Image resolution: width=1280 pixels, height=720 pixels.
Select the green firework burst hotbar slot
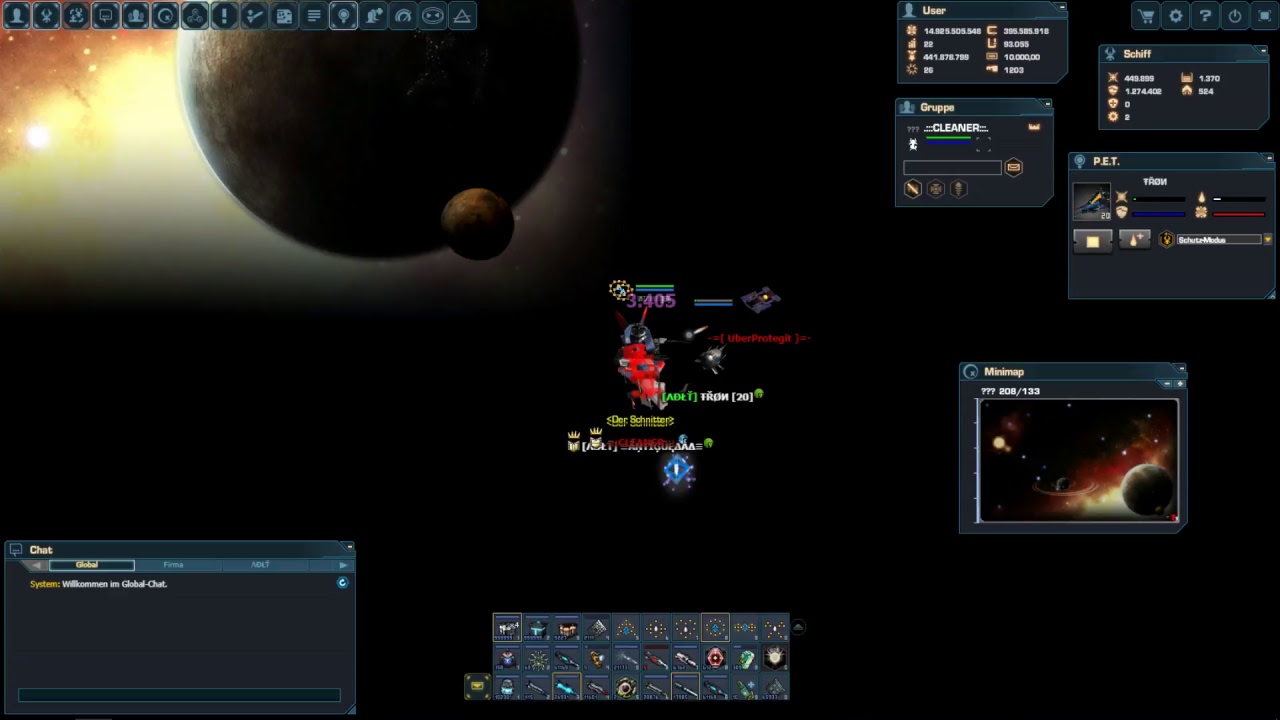[537, 658]
